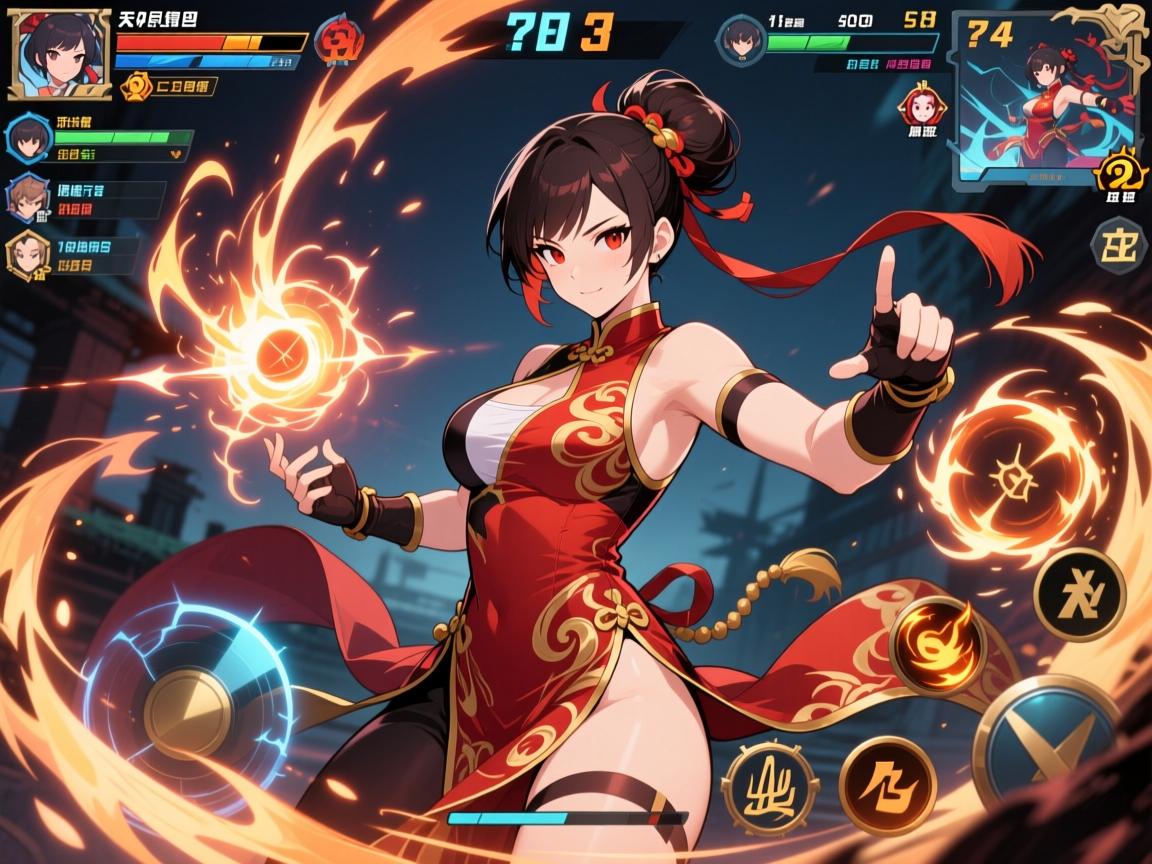Select the blue hexagon teammate portrait

pos(30,140)
